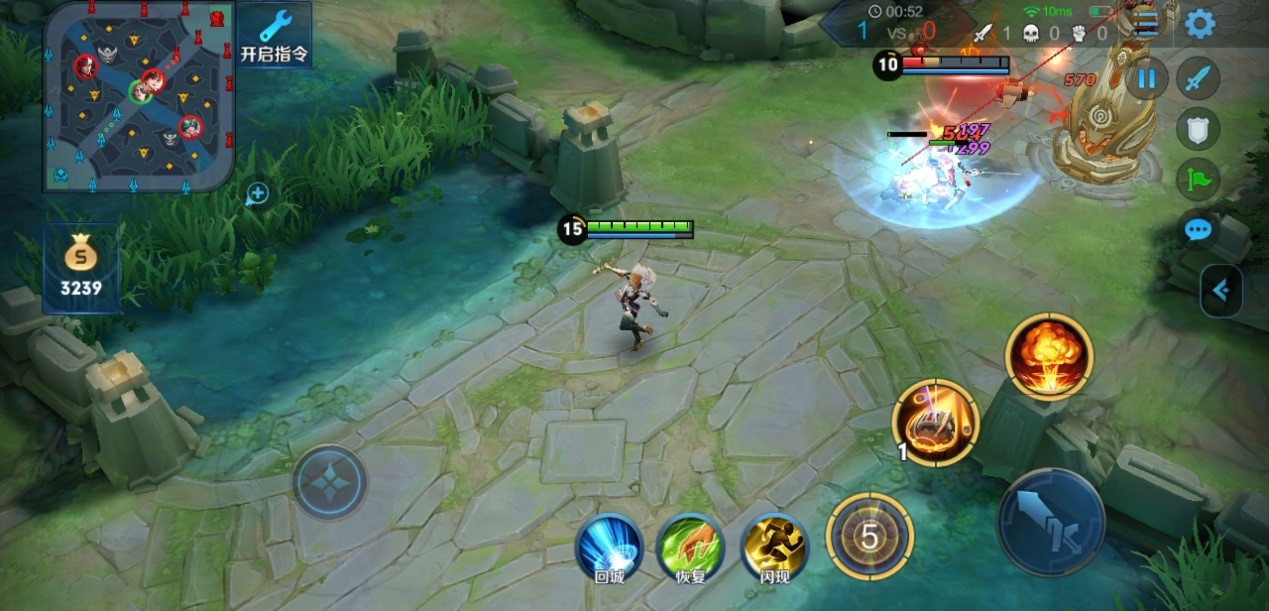Open the minimap
Viewport: 1269px width, 611px height.
point(138,96)
